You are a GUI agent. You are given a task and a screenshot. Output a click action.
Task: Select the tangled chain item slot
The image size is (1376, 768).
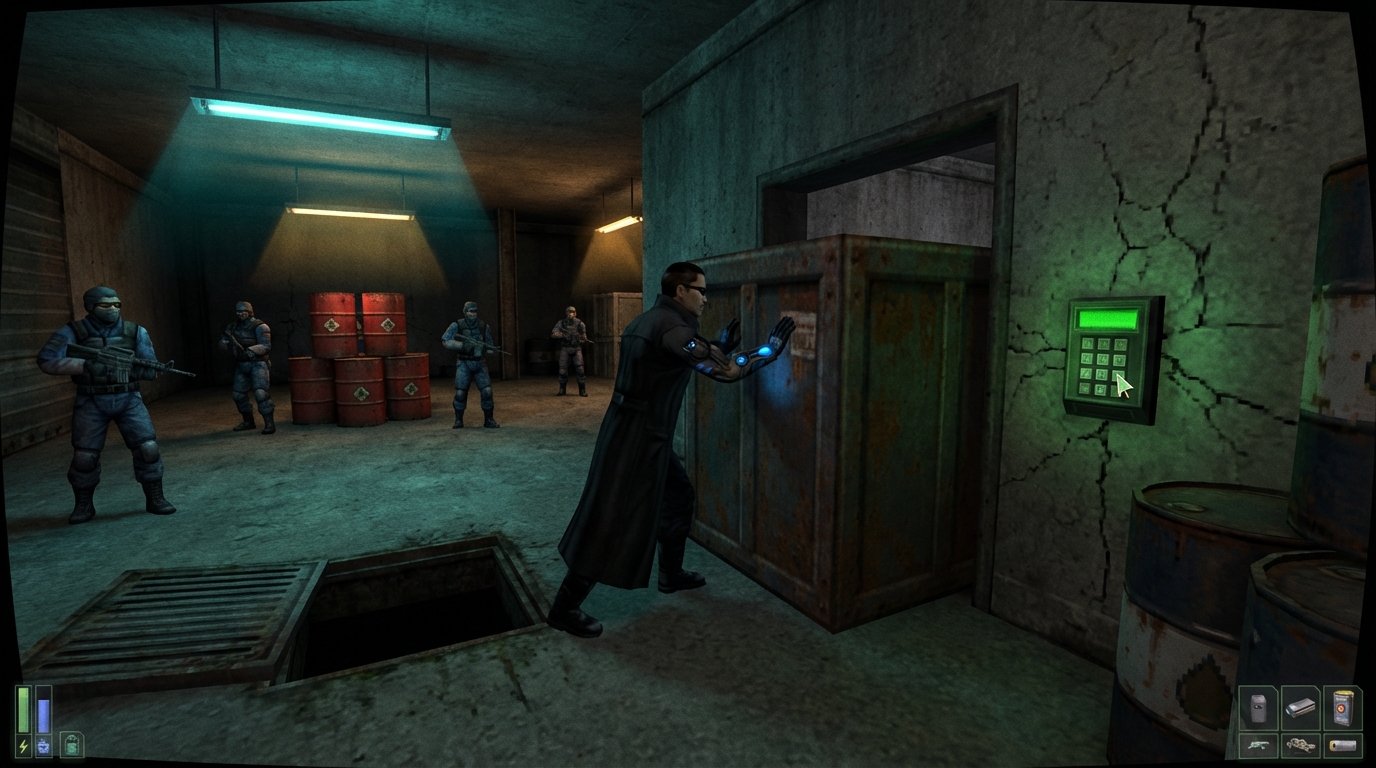(x=1300, y=745)
